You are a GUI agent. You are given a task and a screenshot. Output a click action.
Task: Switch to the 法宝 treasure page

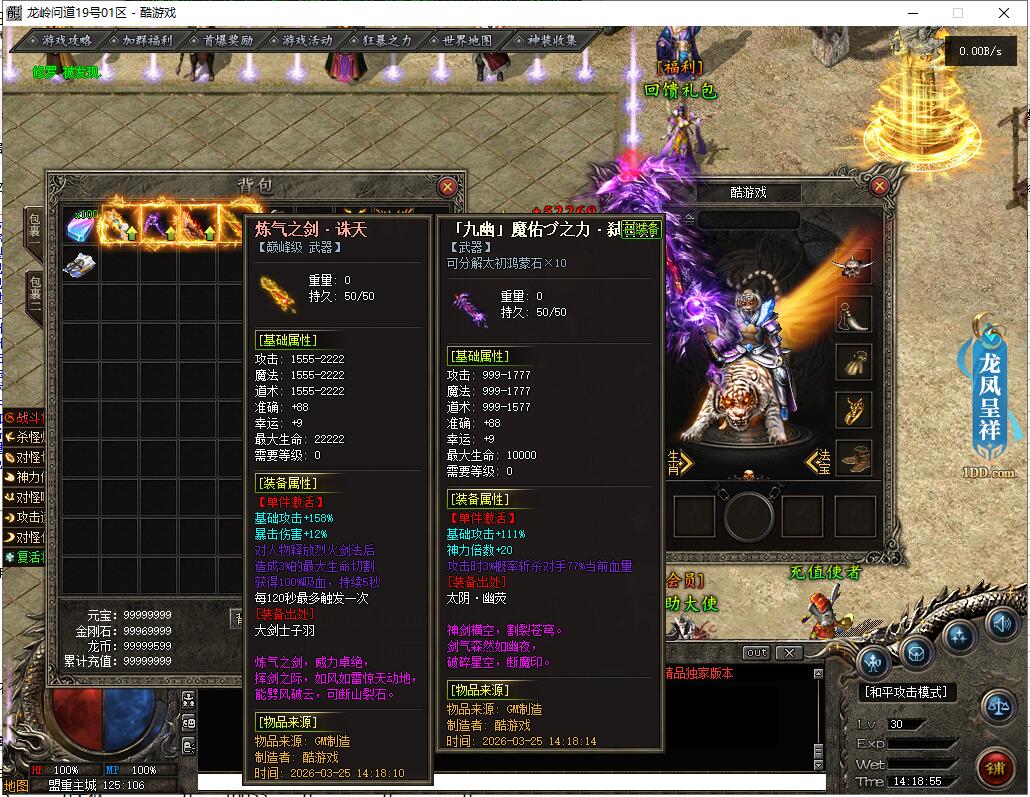[x=819, y=461]
